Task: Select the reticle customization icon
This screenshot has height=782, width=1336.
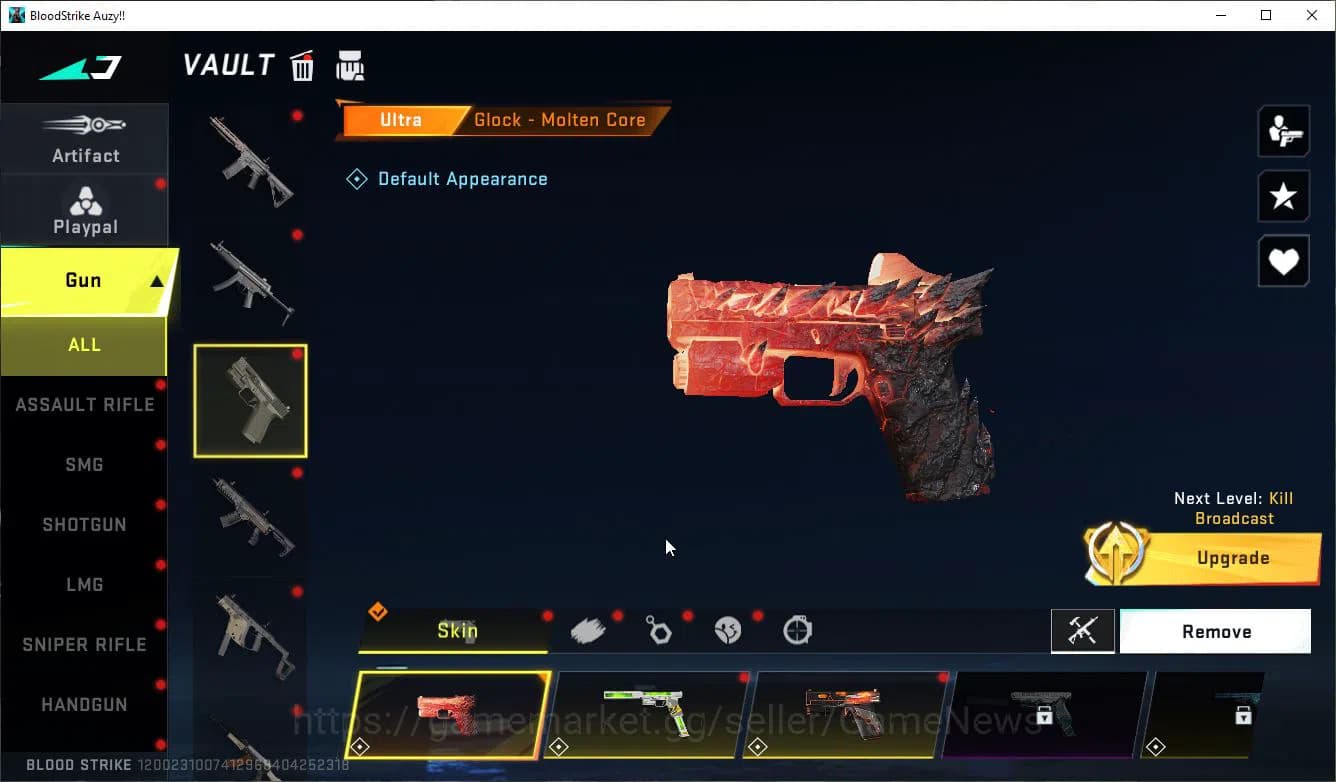Action: (797, 630)
